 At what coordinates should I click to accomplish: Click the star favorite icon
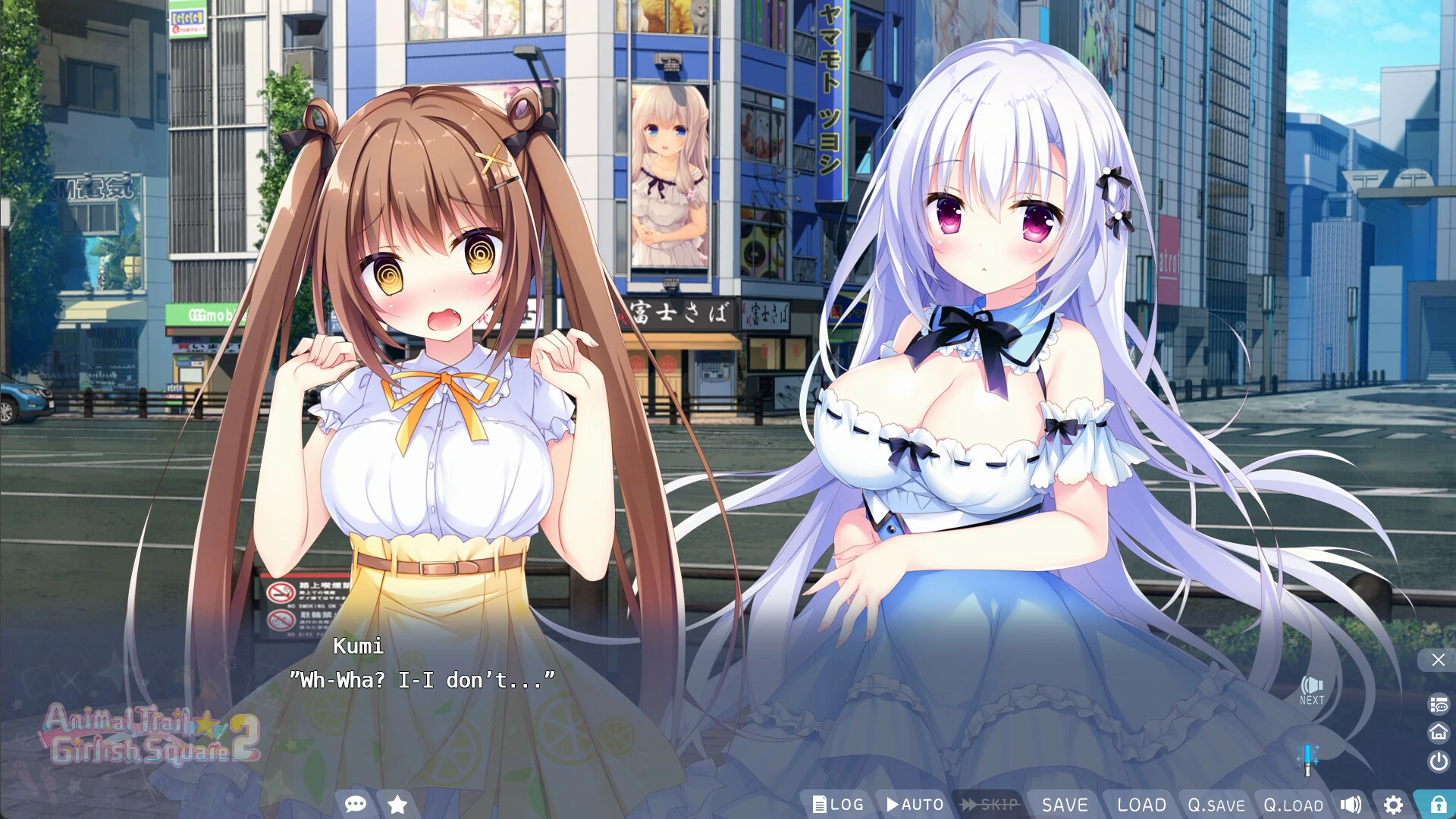tap(397, 805)
